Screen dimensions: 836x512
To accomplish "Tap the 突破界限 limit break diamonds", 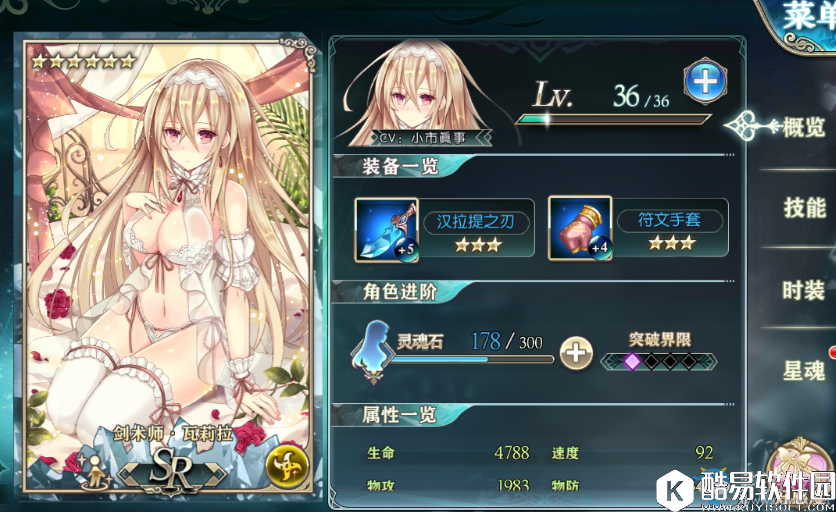I will pyautogui.click(x=659, y=360).
